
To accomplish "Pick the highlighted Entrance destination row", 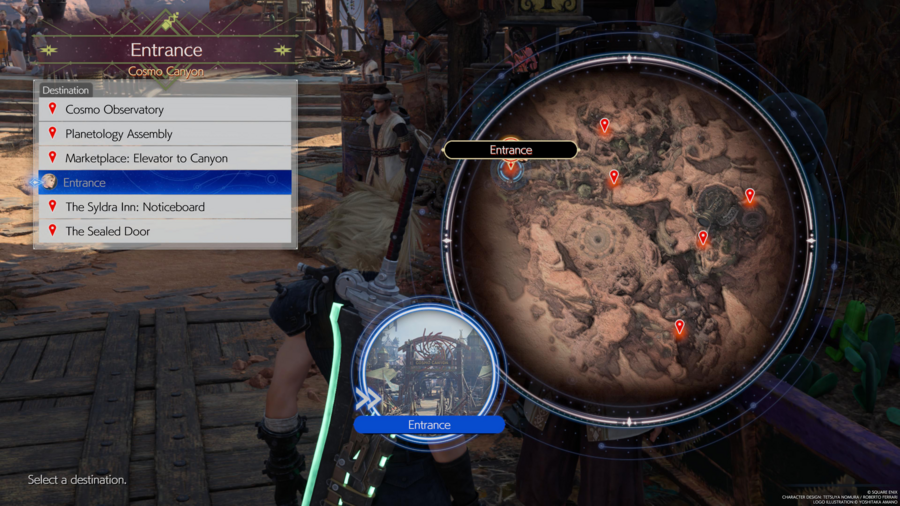I will (165, 182).
